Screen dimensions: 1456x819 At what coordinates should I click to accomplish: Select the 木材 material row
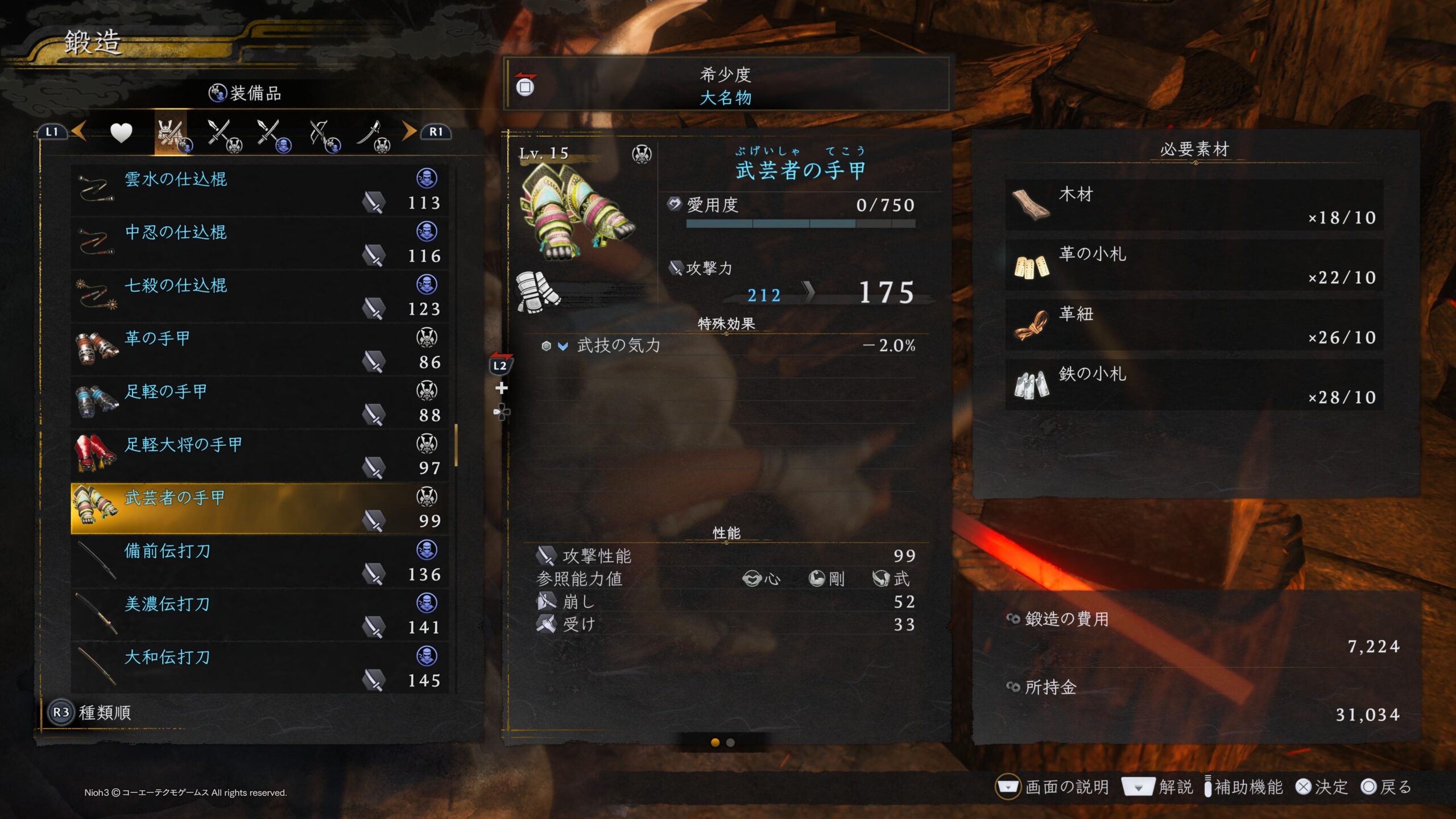pyautogui.click(x=1194, y=205)
